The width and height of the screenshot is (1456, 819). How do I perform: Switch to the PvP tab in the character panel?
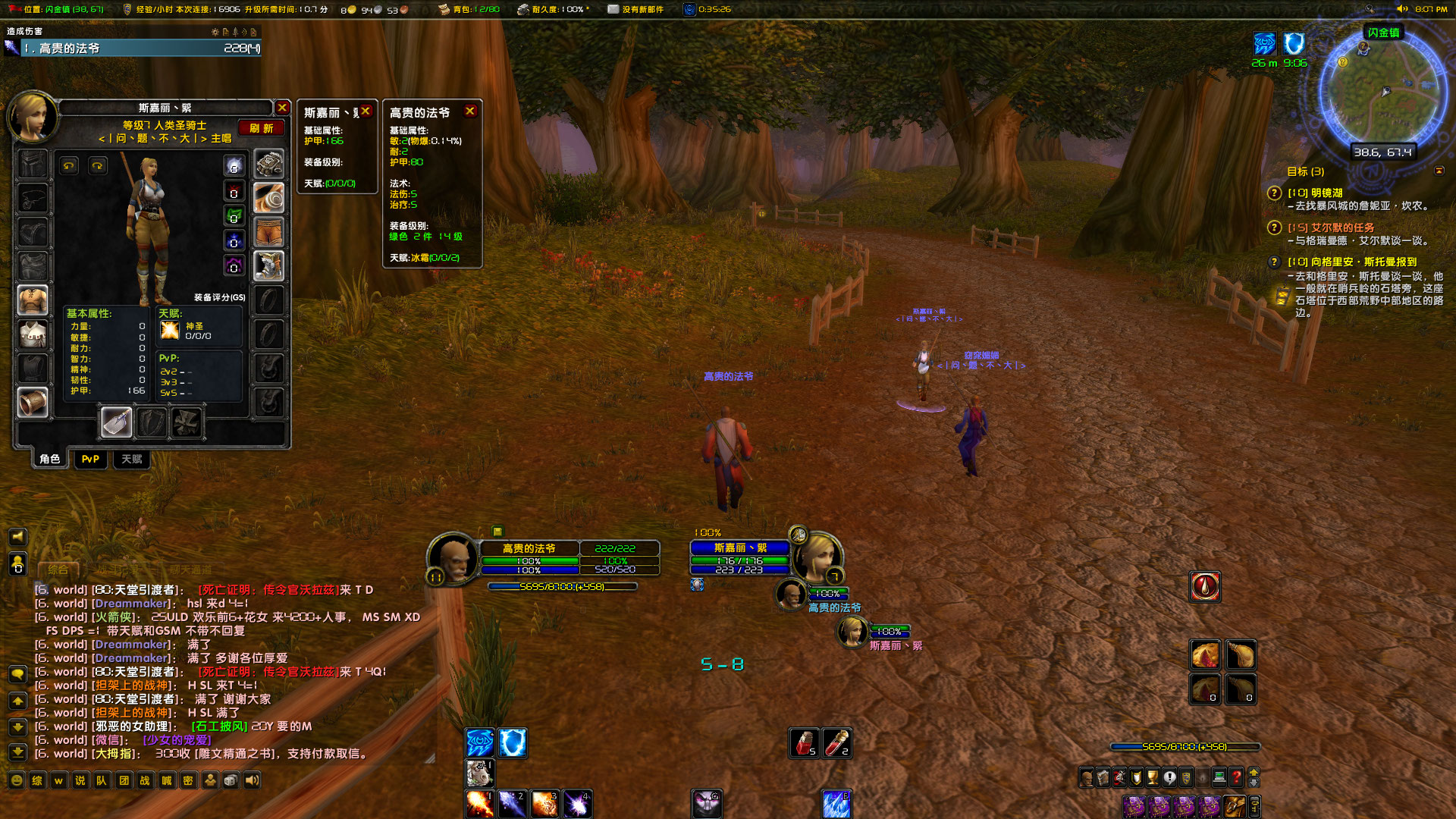(x=90, y=459)
